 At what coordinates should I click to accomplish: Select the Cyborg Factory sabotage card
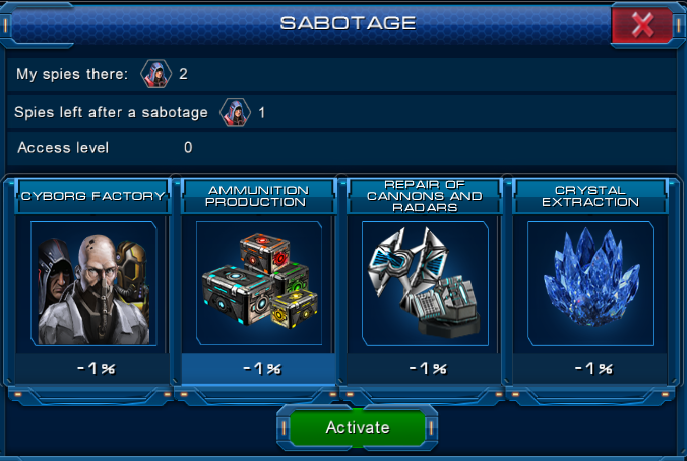pyautogui.click(x=93, y=283)
